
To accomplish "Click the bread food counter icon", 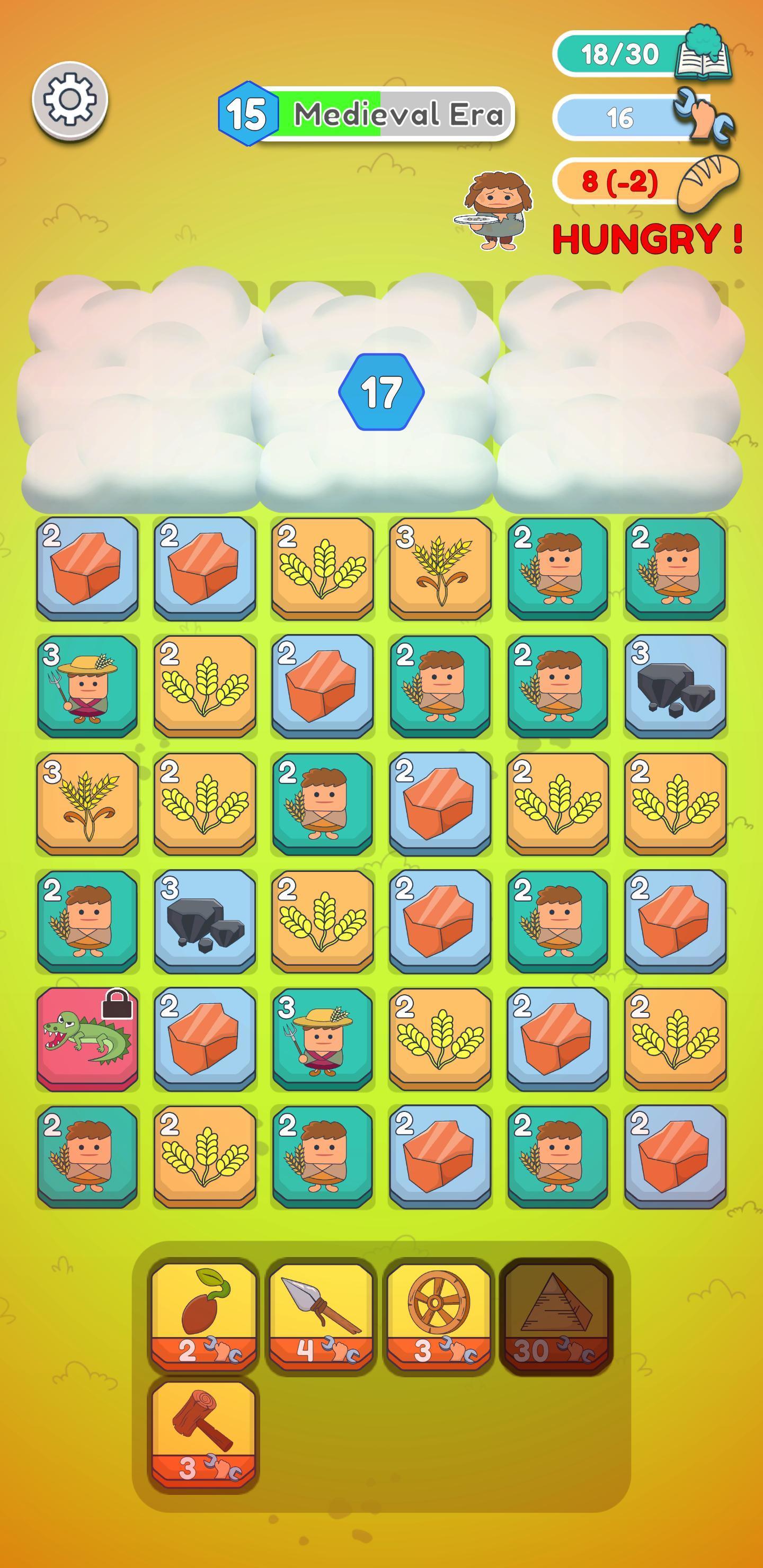I will [708, 183].
